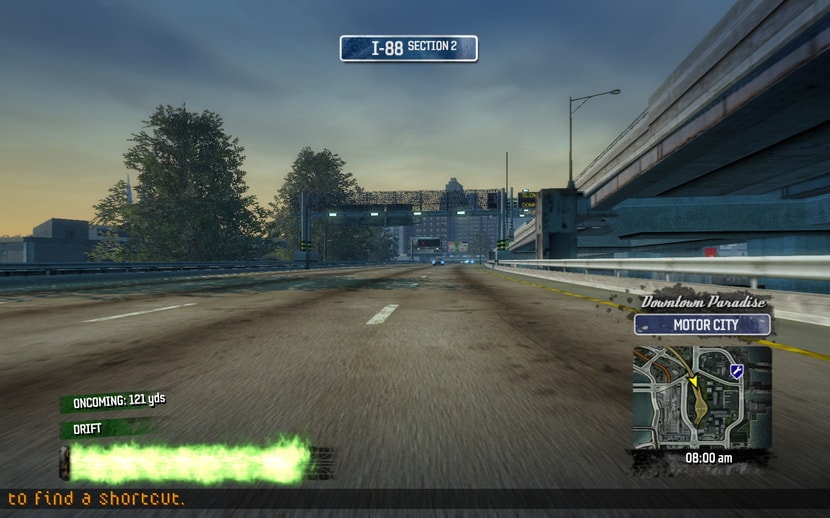Select the I-88 Section 2 road sign

pyautogui.click(x=408, y=48)
